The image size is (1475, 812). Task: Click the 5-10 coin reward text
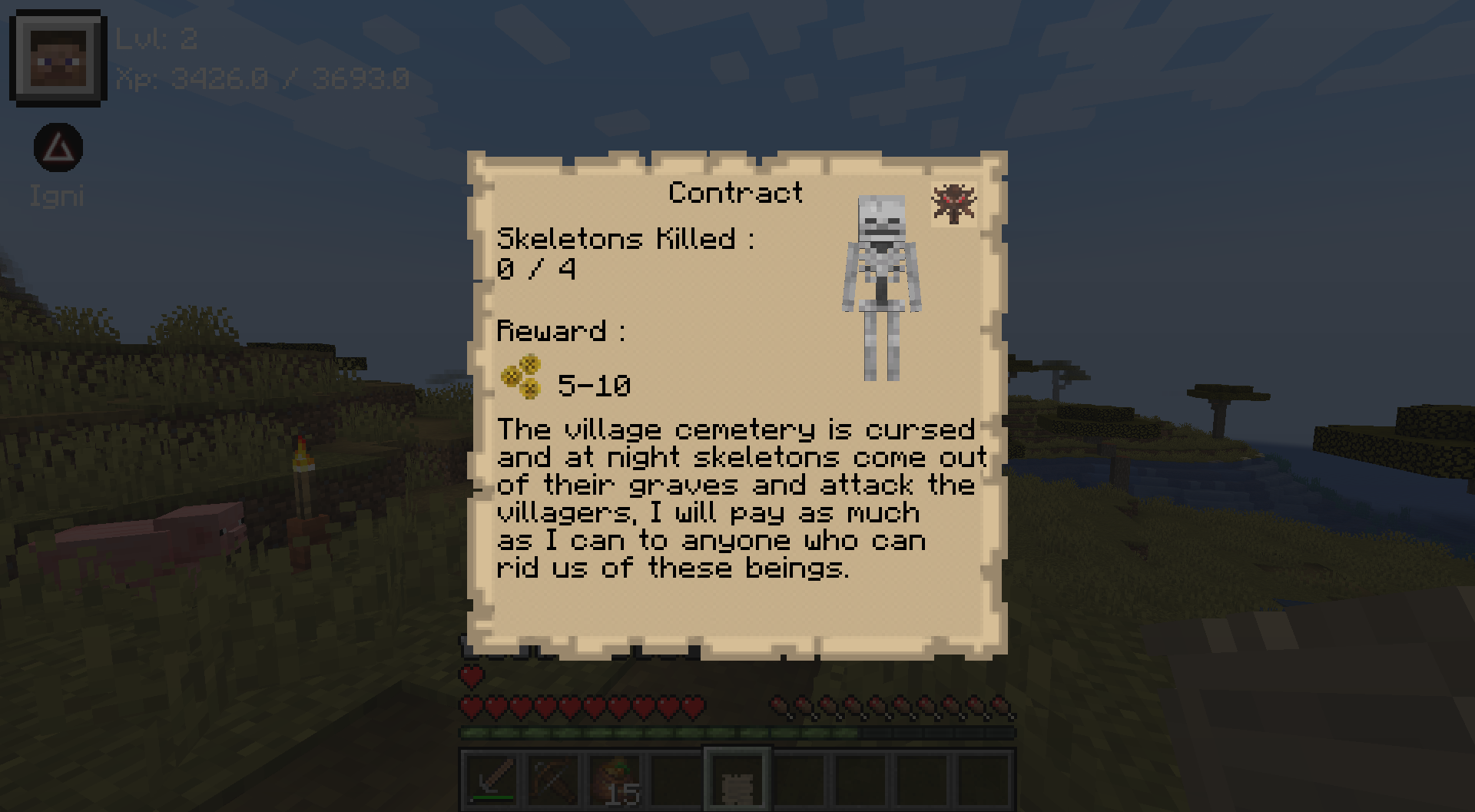(595, 386)
